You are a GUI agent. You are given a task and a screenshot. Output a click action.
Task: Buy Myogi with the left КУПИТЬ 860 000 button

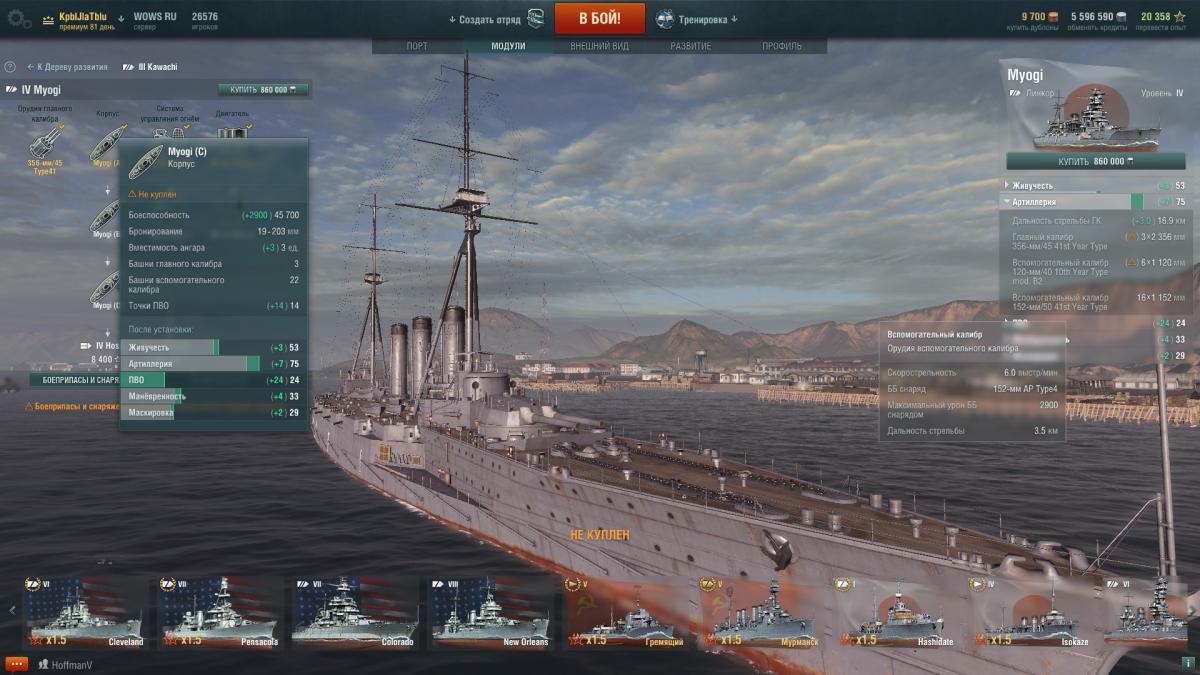tap(263, 90)
